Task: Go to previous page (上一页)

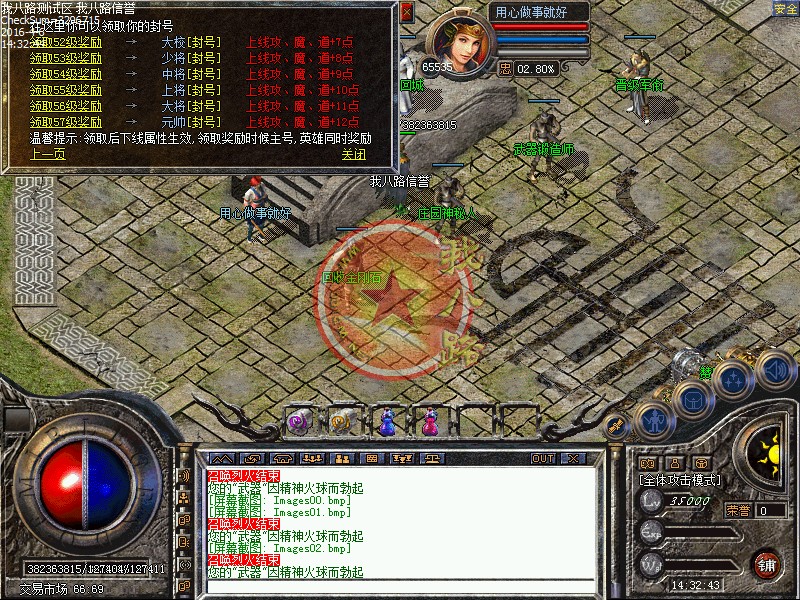Action: point(47,154)
